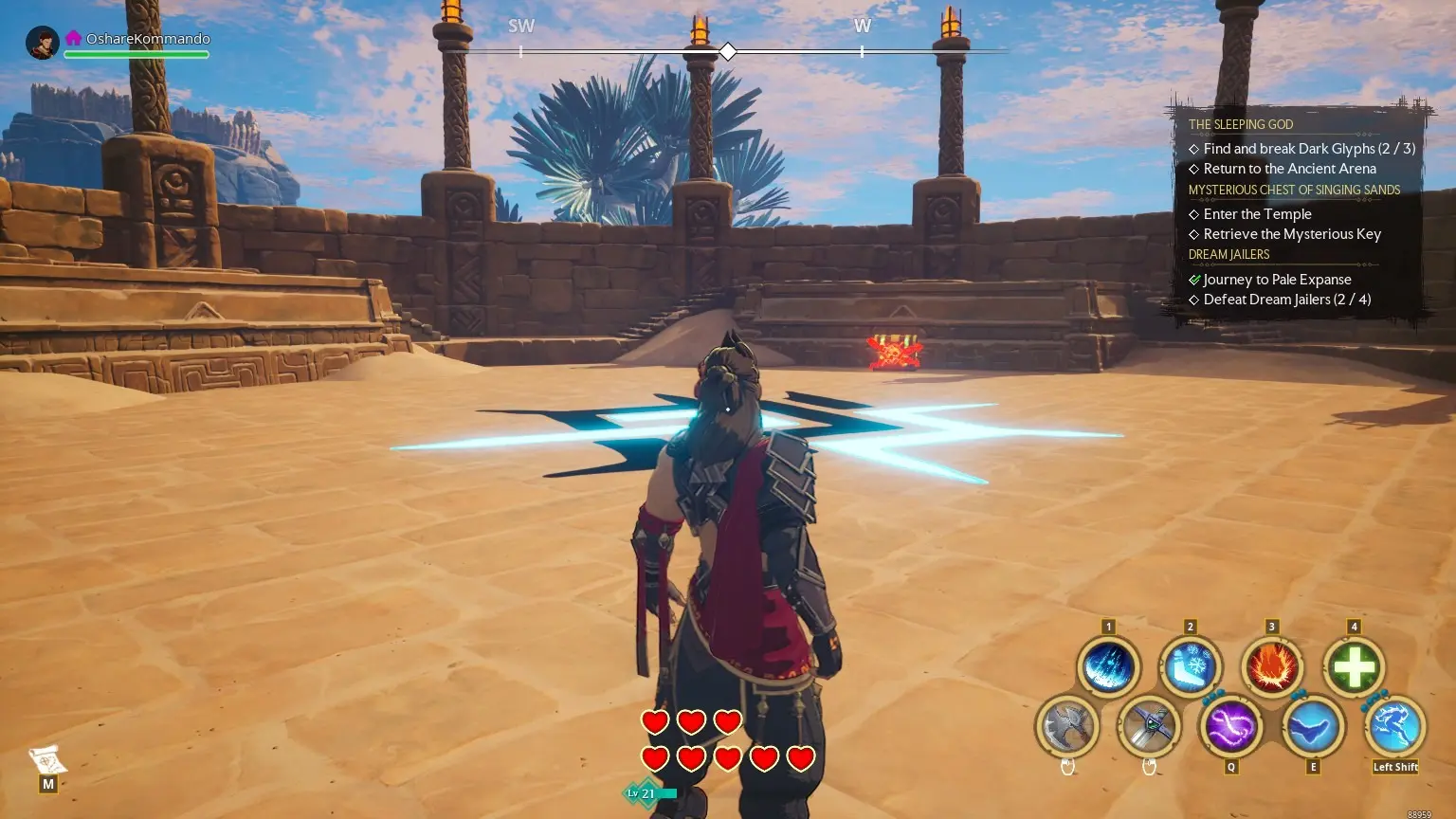Activate the blue meteor shower ability
Screen dimensions: 1456x819
[x=1107, y=667]
